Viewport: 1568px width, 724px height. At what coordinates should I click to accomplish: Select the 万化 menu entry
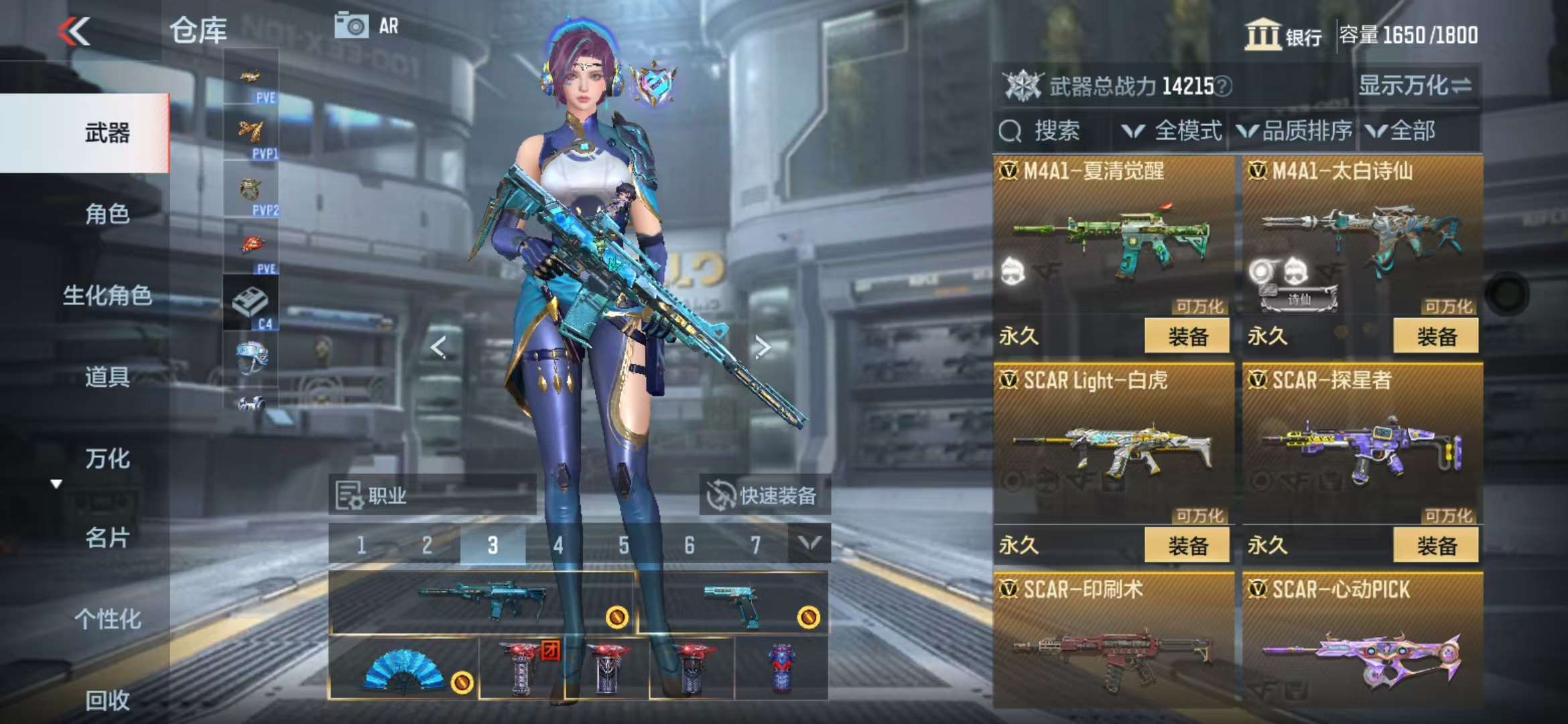click(107, 459)
